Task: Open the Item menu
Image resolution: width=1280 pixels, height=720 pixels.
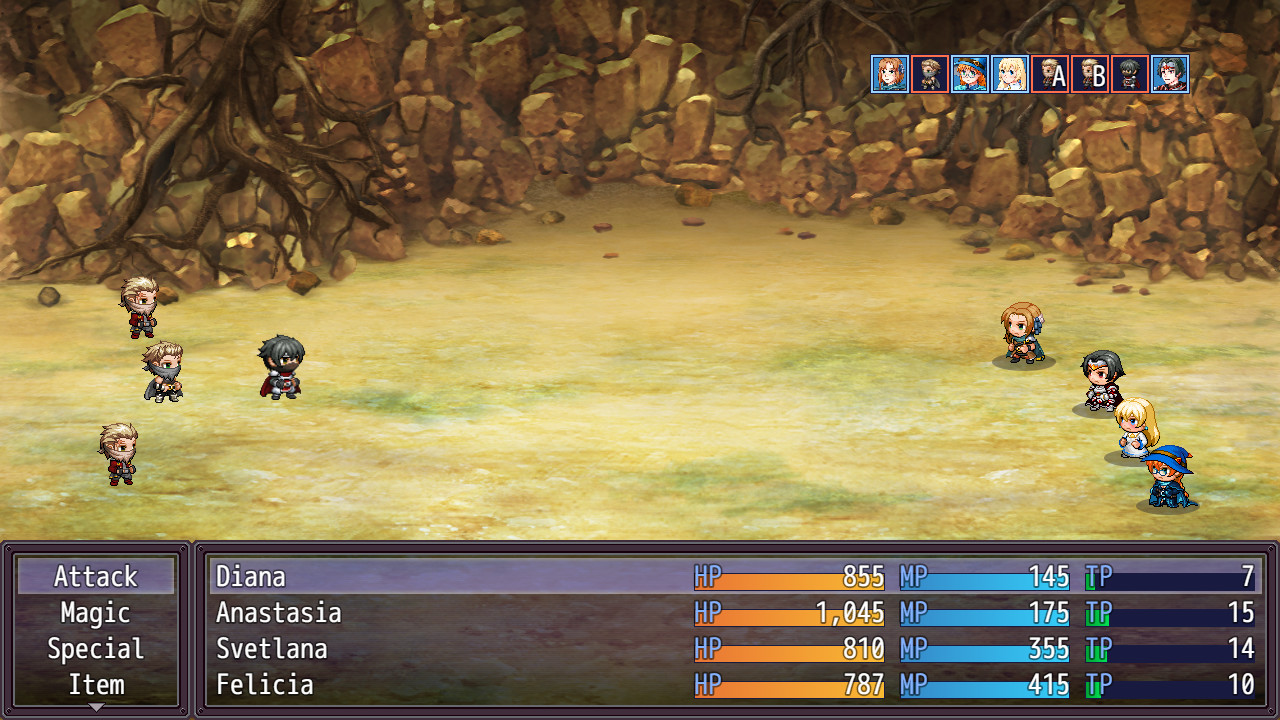Action: [95, 684]
